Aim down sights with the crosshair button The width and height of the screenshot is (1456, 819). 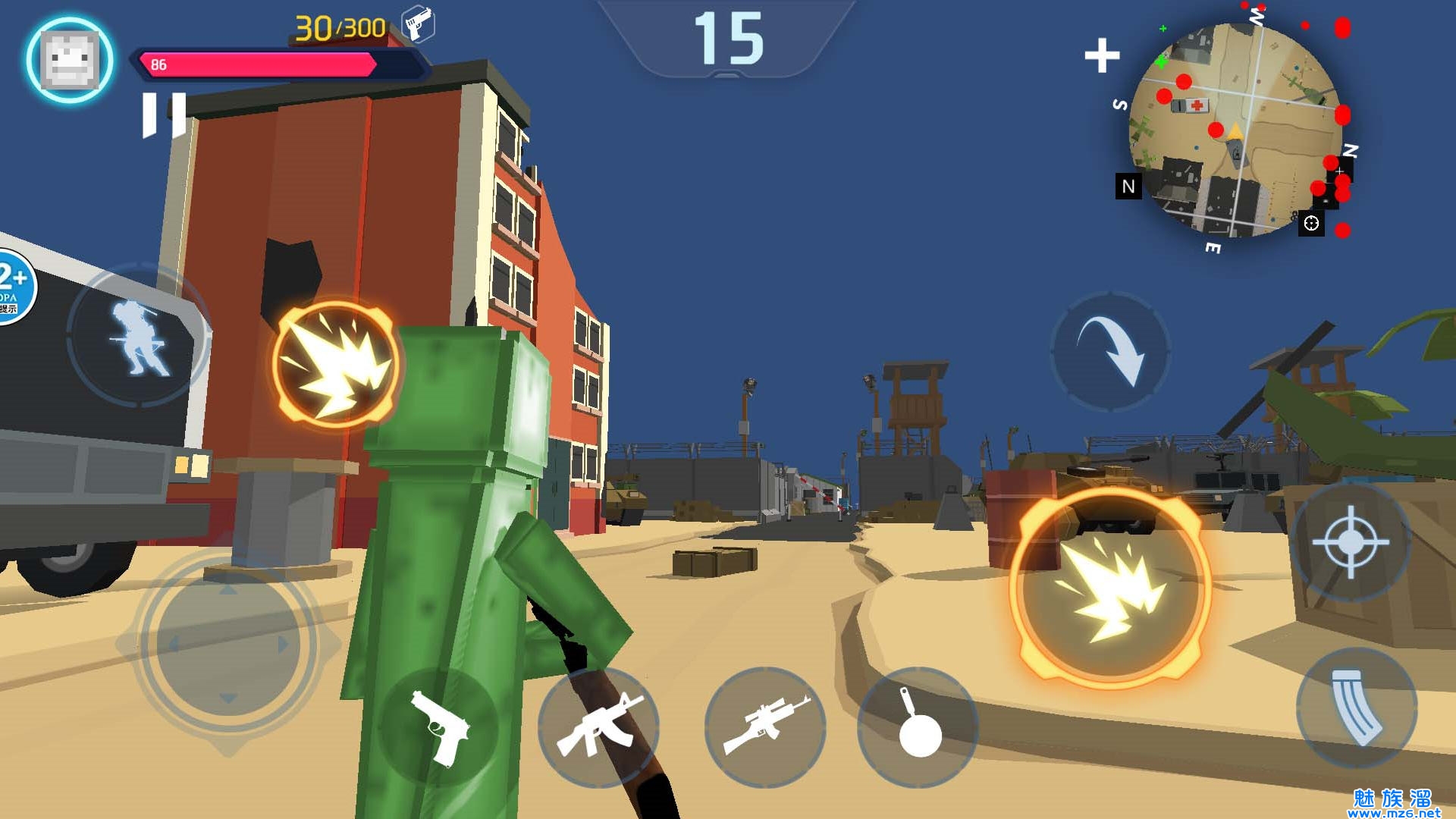point(1351,541)
